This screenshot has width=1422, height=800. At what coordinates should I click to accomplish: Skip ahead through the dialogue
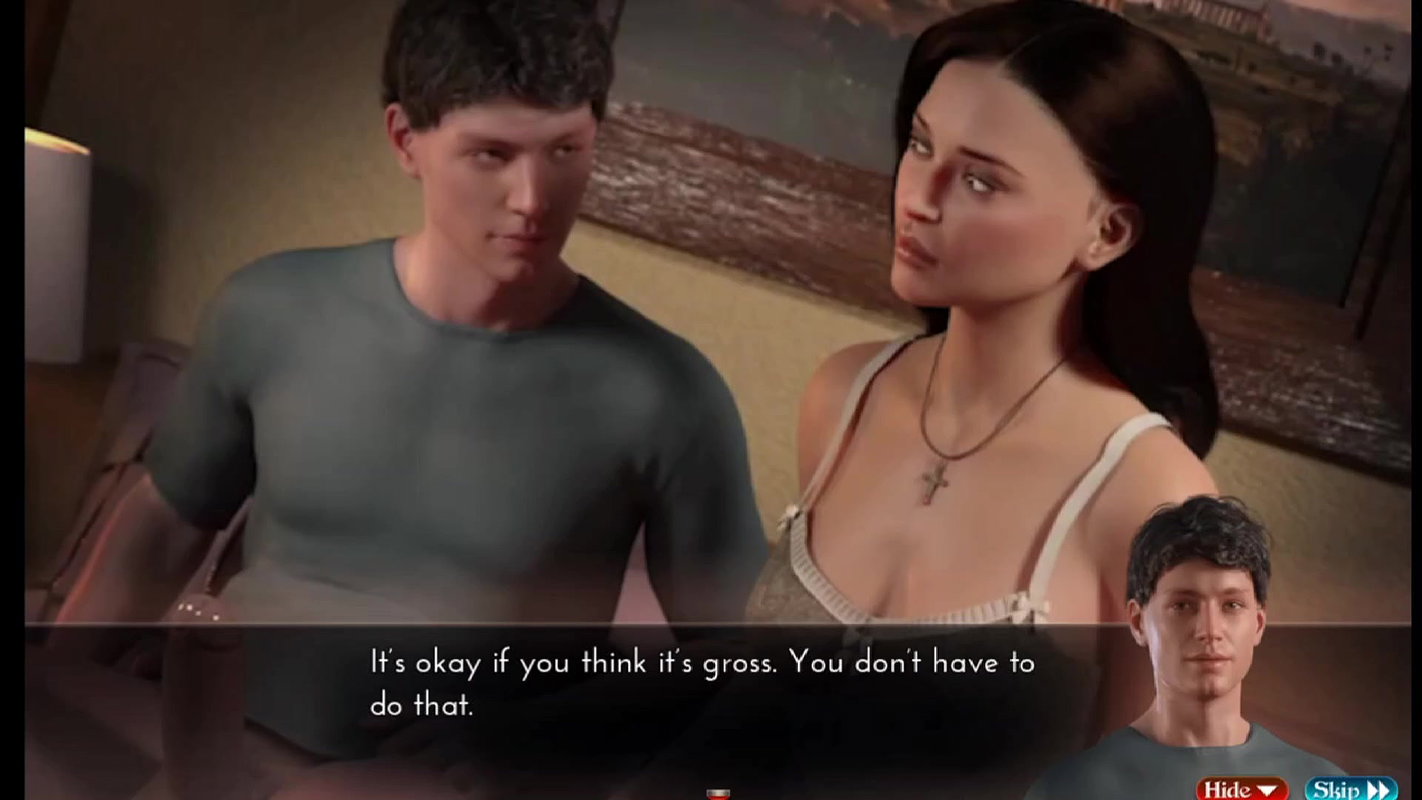coord(1350,789)
